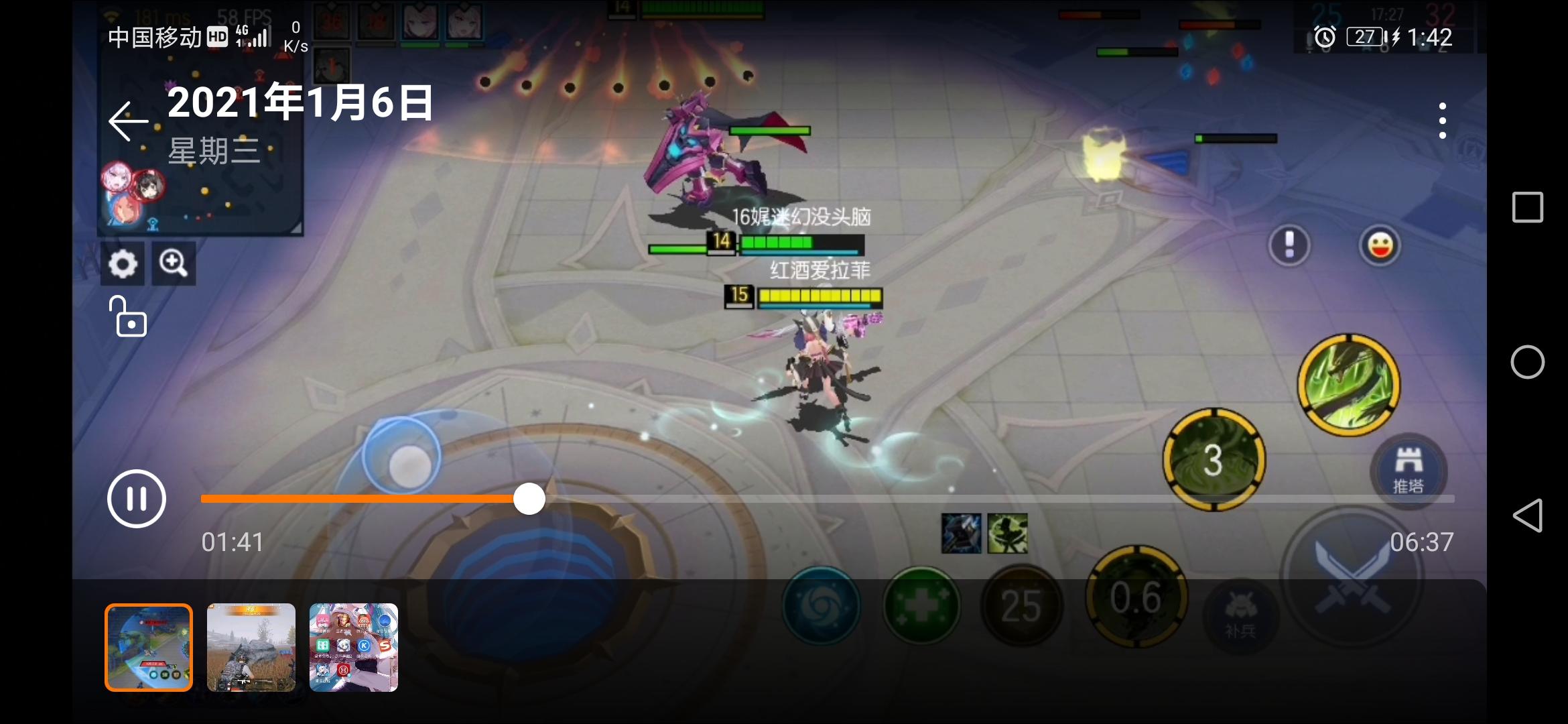Image resolution: width=1568 pixels, height=724 pixels.
Task: Zoom in on the minimap with the magnifier
Action: pyautogui.click(x=174, y=263)
